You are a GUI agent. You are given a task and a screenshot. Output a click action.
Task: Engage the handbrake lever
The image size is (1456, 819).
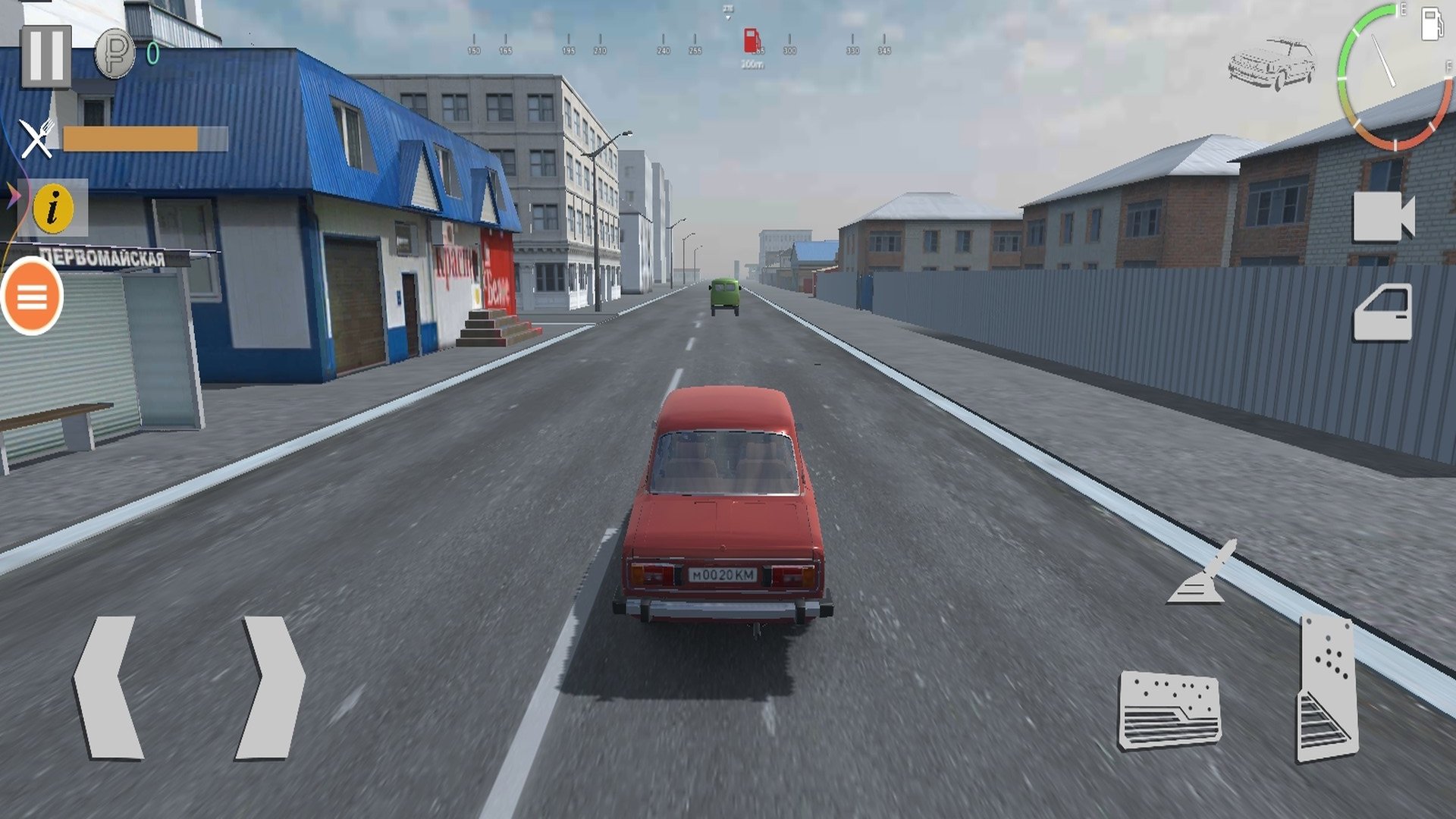point(1203,573)
